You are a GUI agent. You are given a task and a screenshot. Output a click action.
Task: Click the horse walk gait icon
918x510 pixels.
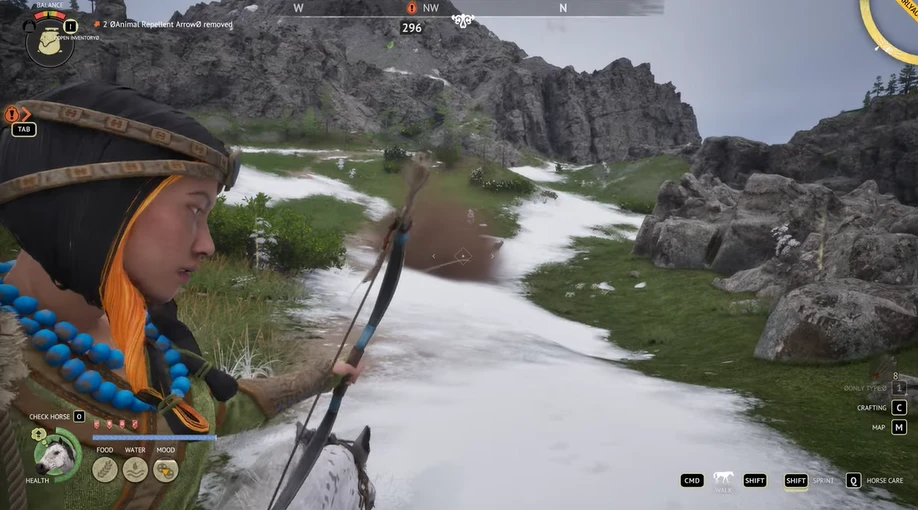[x=723, y=479]
